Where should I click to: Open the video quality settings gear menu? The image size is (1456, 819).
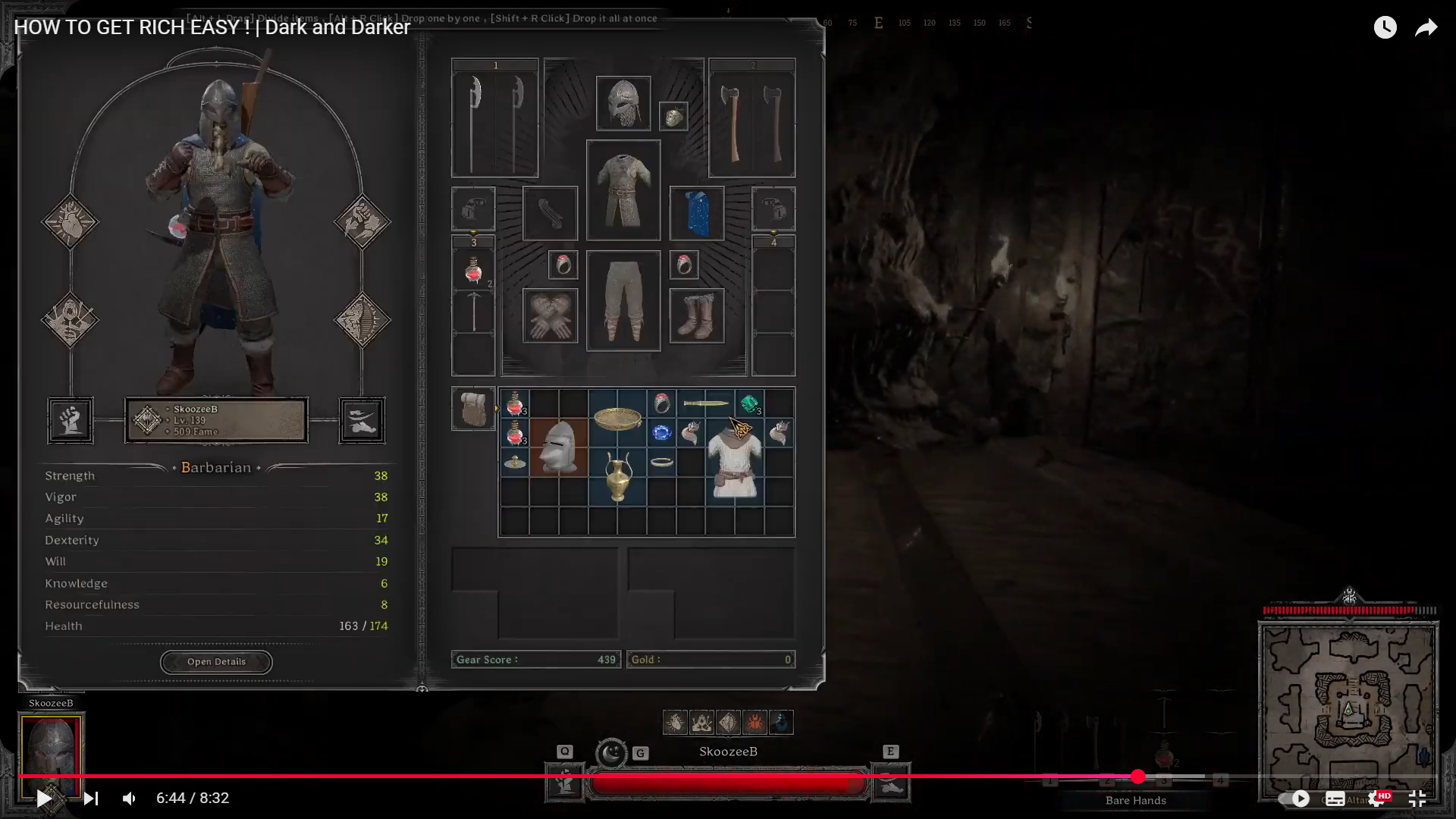(1376, 799)
